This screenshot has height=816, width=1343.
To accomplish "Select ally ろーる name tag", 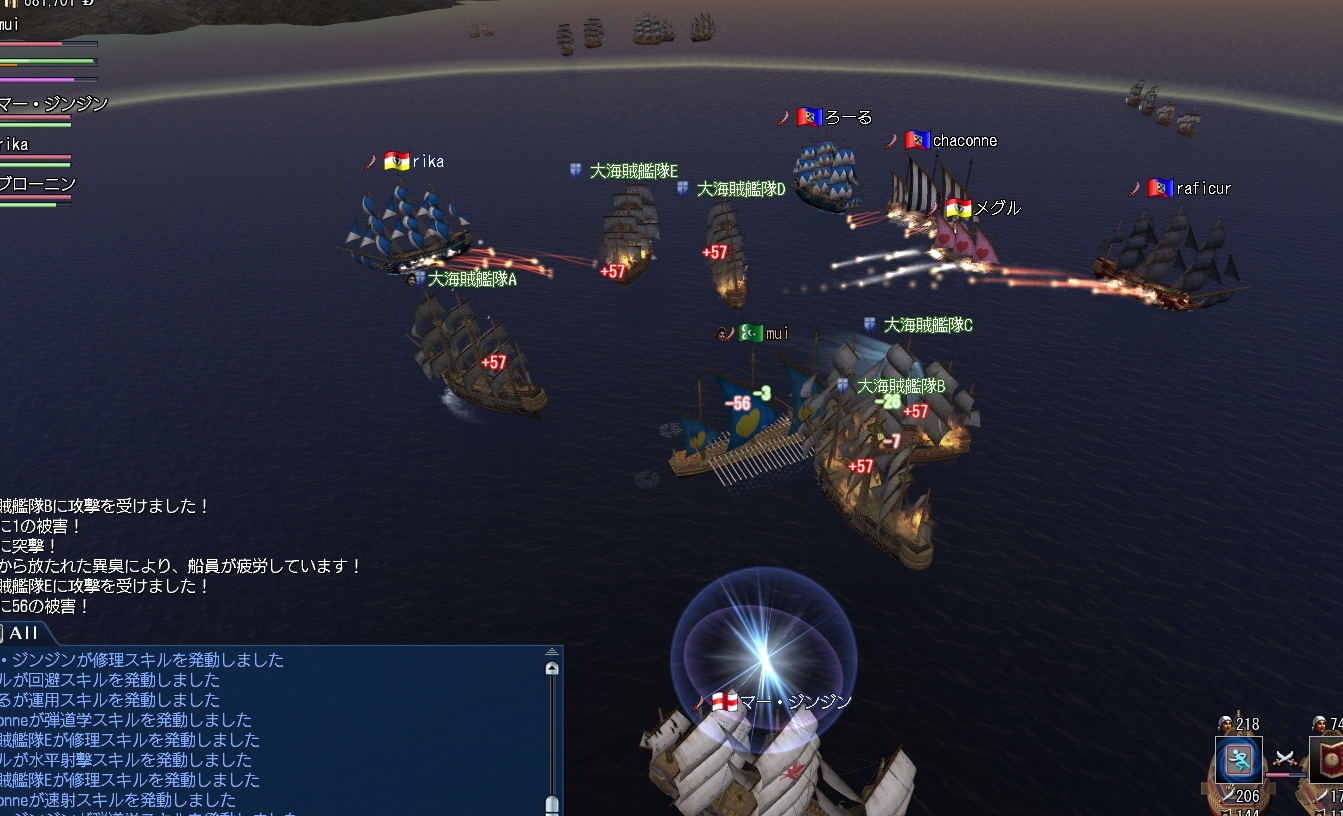I will (x=848, y=117).
